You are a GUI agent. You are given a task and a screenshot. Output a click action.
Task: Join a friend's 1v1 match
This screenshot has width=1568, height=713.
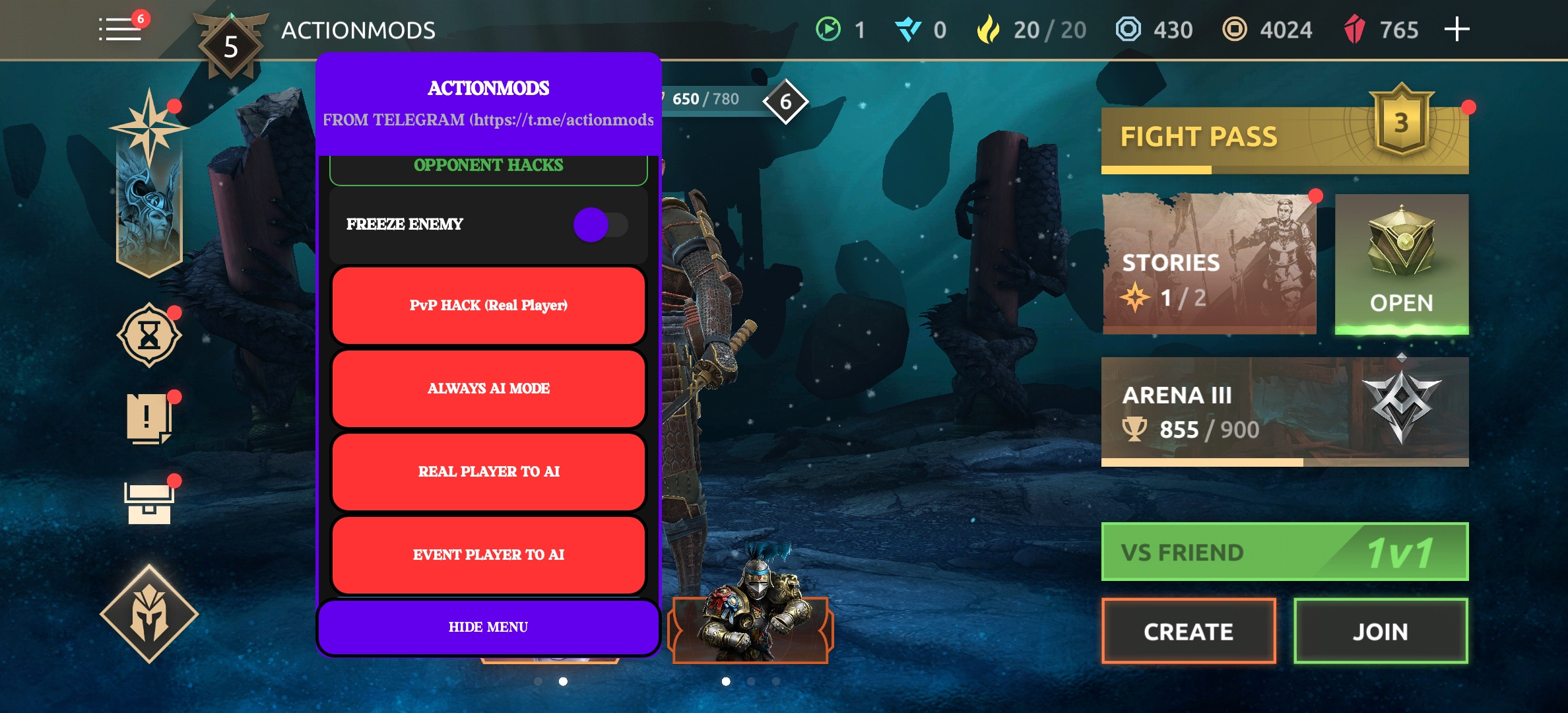1380,631
